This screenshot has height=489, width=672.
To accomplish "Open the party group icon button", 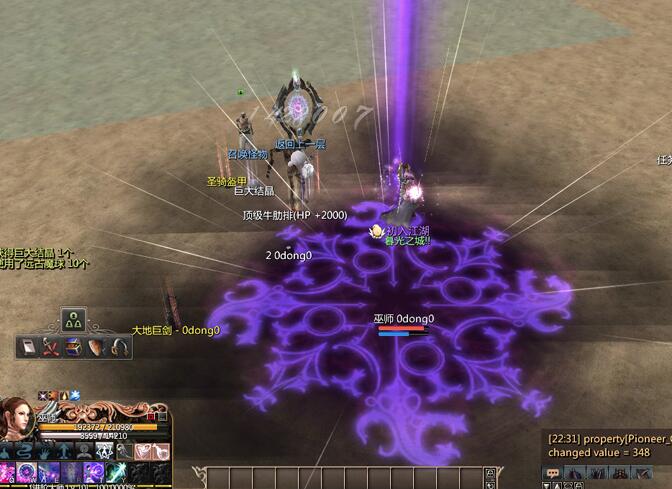I will click(73, 321).
